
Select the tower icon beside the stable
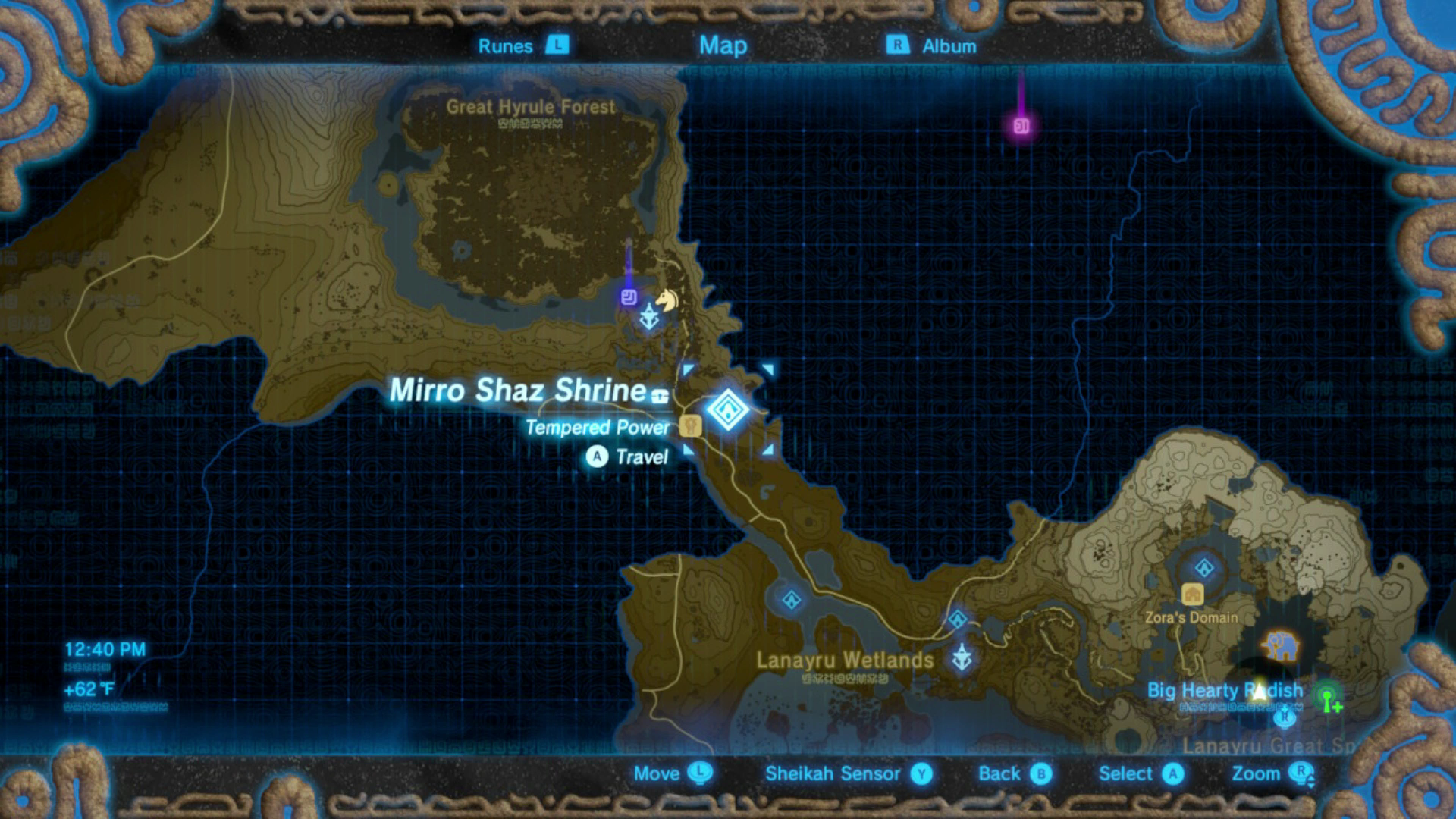click(x=649, y=317)
